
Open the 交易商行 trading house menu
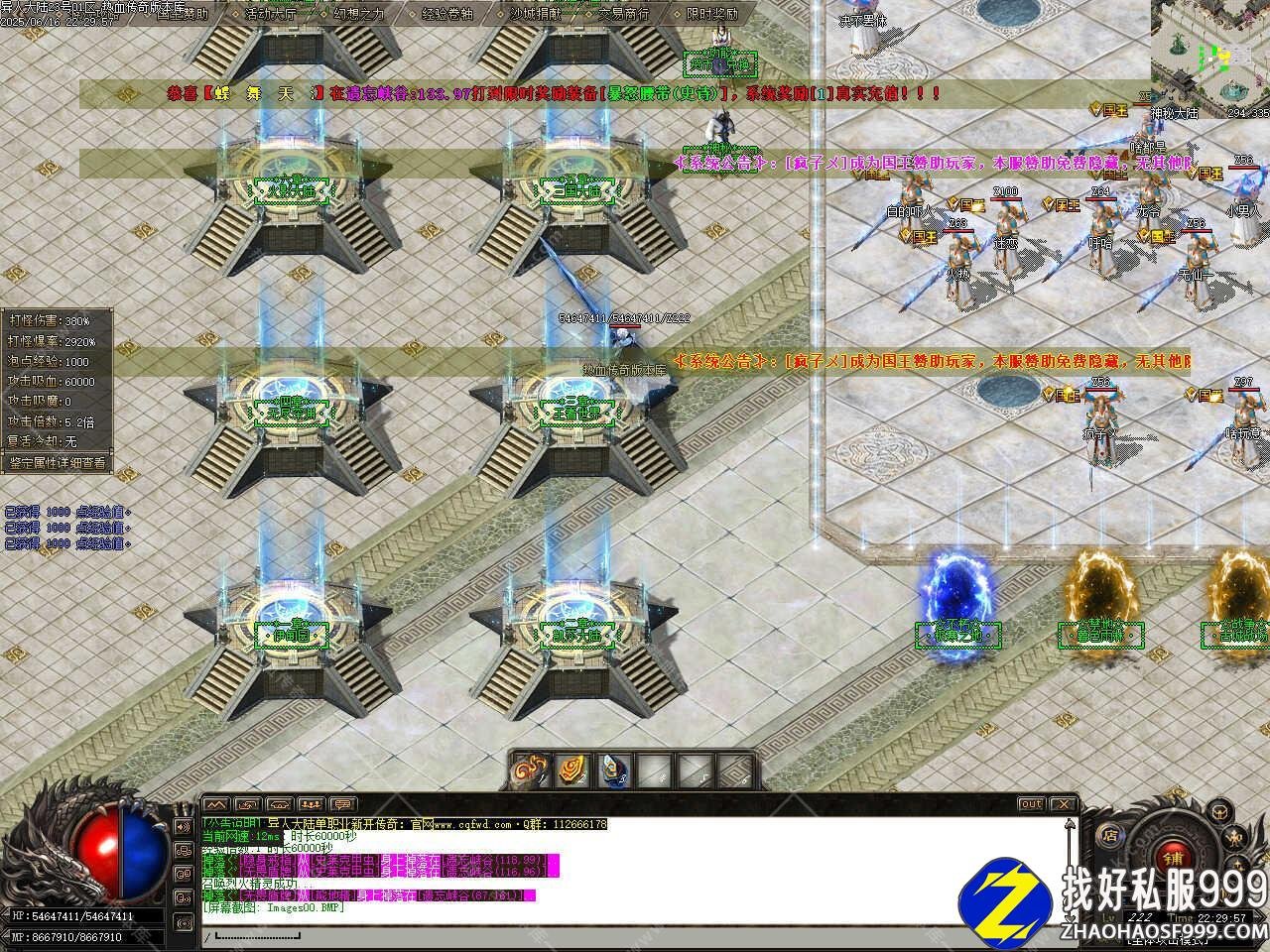pos(624,14)
